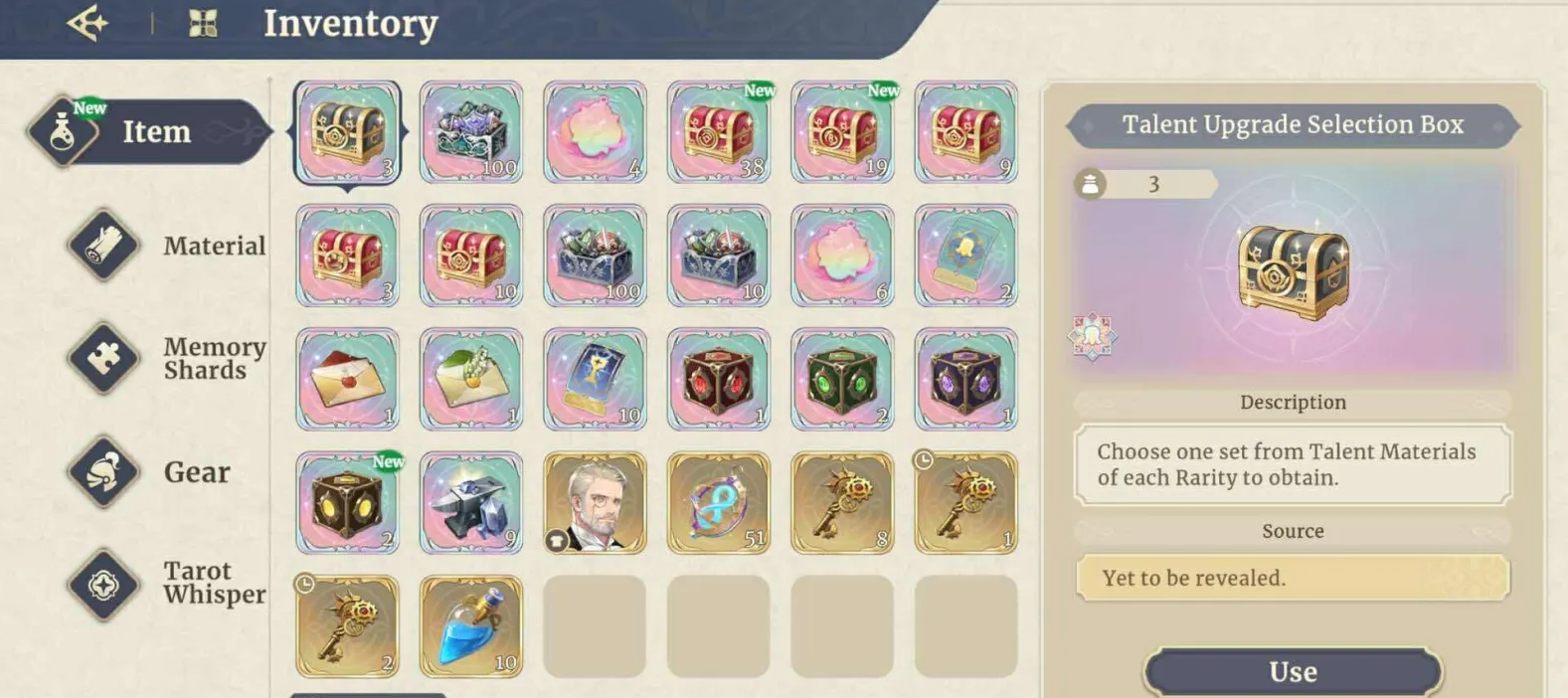Select the gray-haired man portrait item
The height and width of the screenshot is (698, 1568).
(x=595, y=503)
